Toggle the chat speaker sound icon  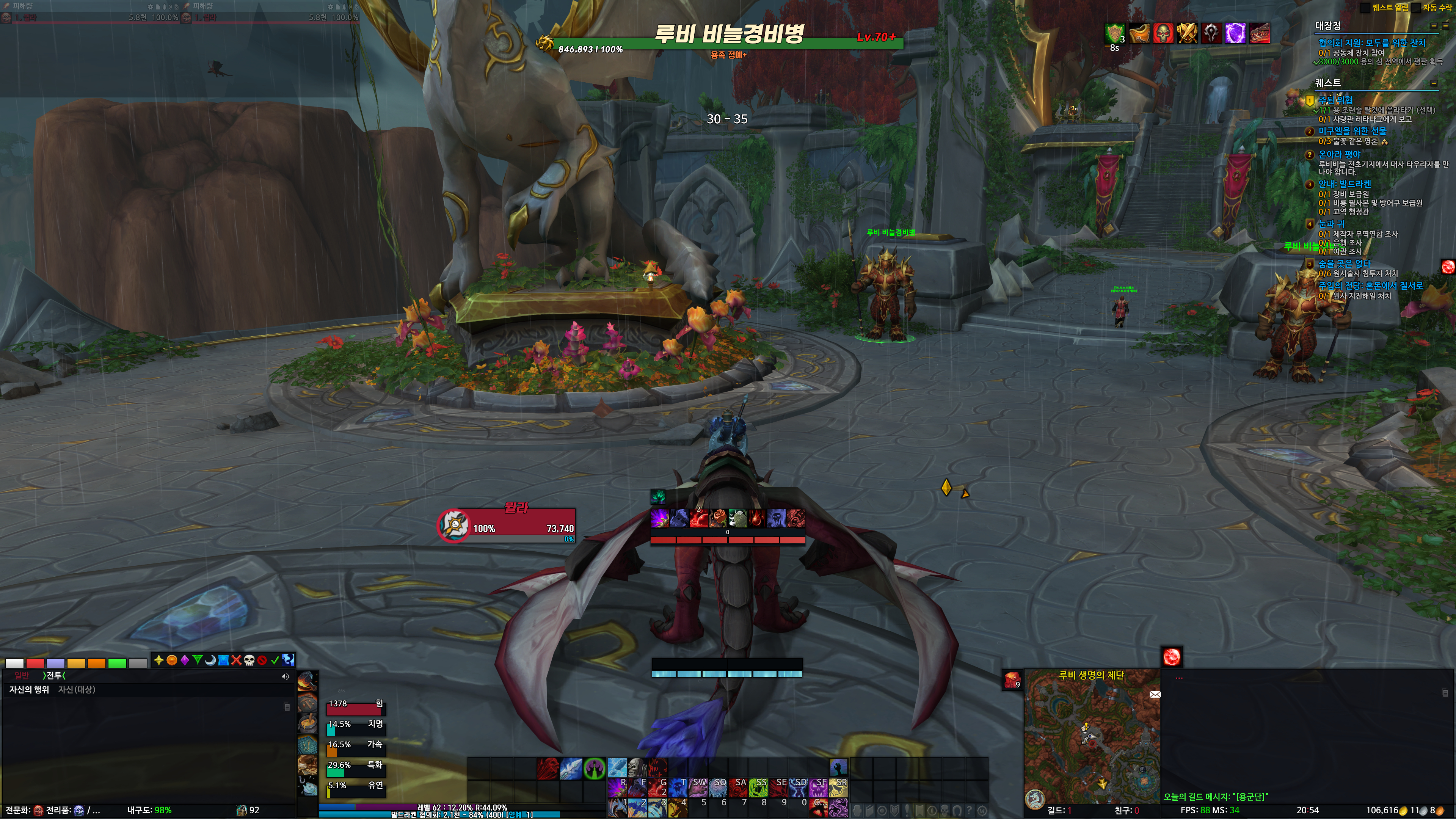pyautogui.click(x=286, y=676)
